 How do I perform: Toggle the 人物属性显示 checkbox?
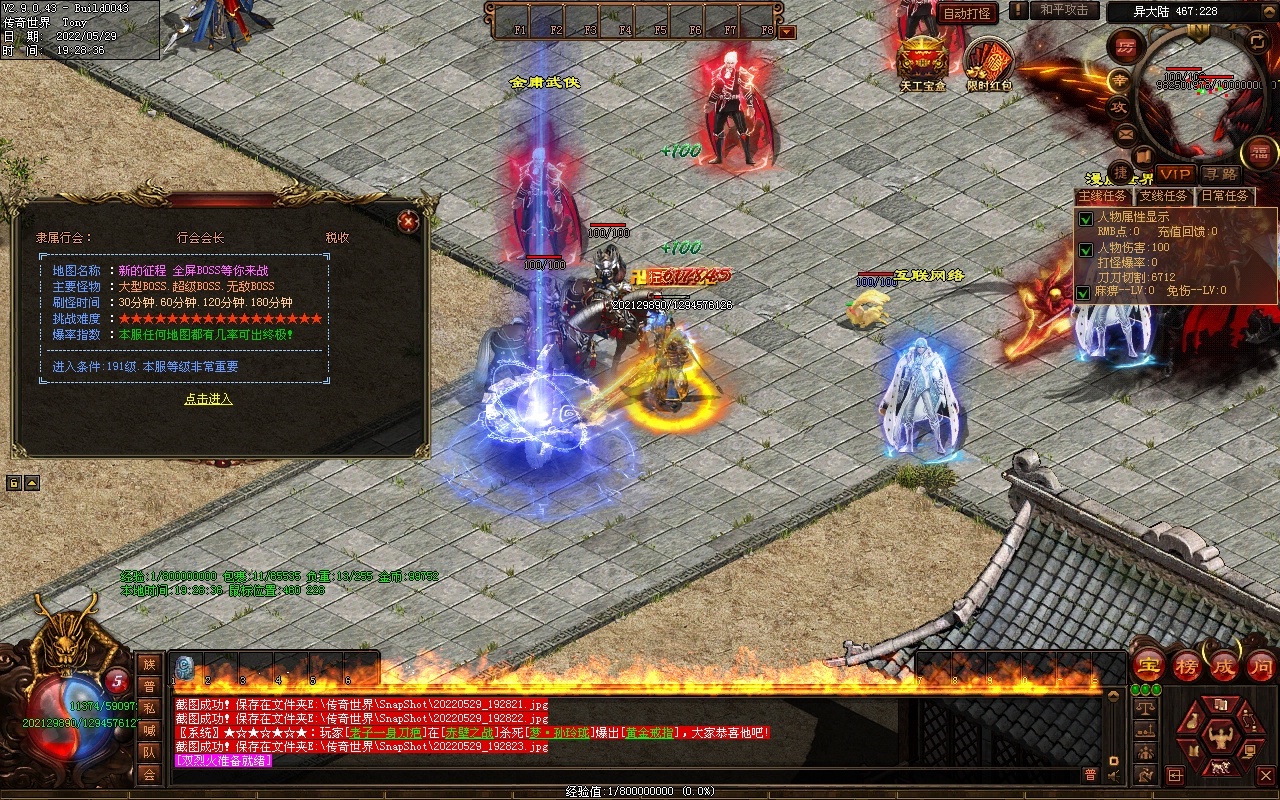tap(1085, 219)
